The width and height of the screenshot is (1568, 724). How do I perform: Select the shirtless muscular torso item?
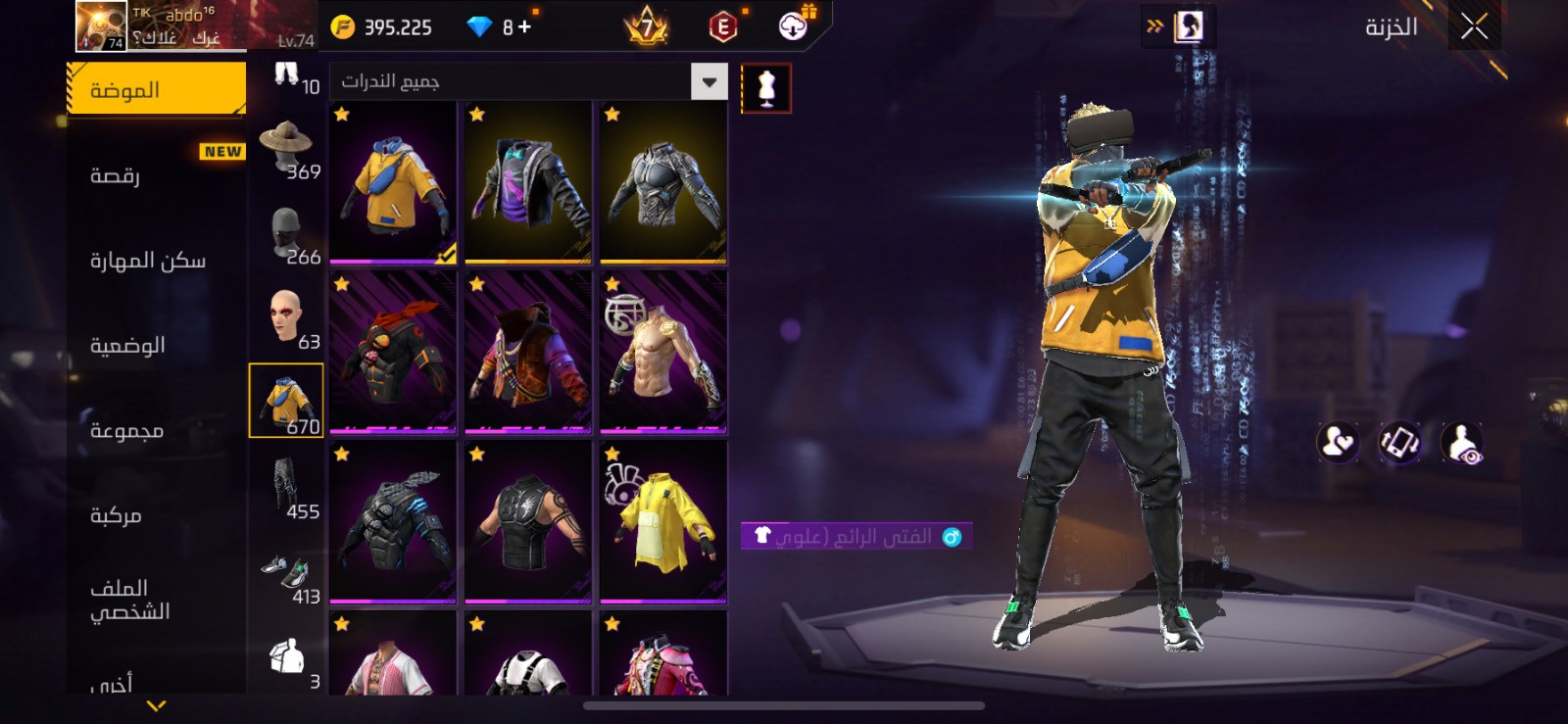coord(663,351)
